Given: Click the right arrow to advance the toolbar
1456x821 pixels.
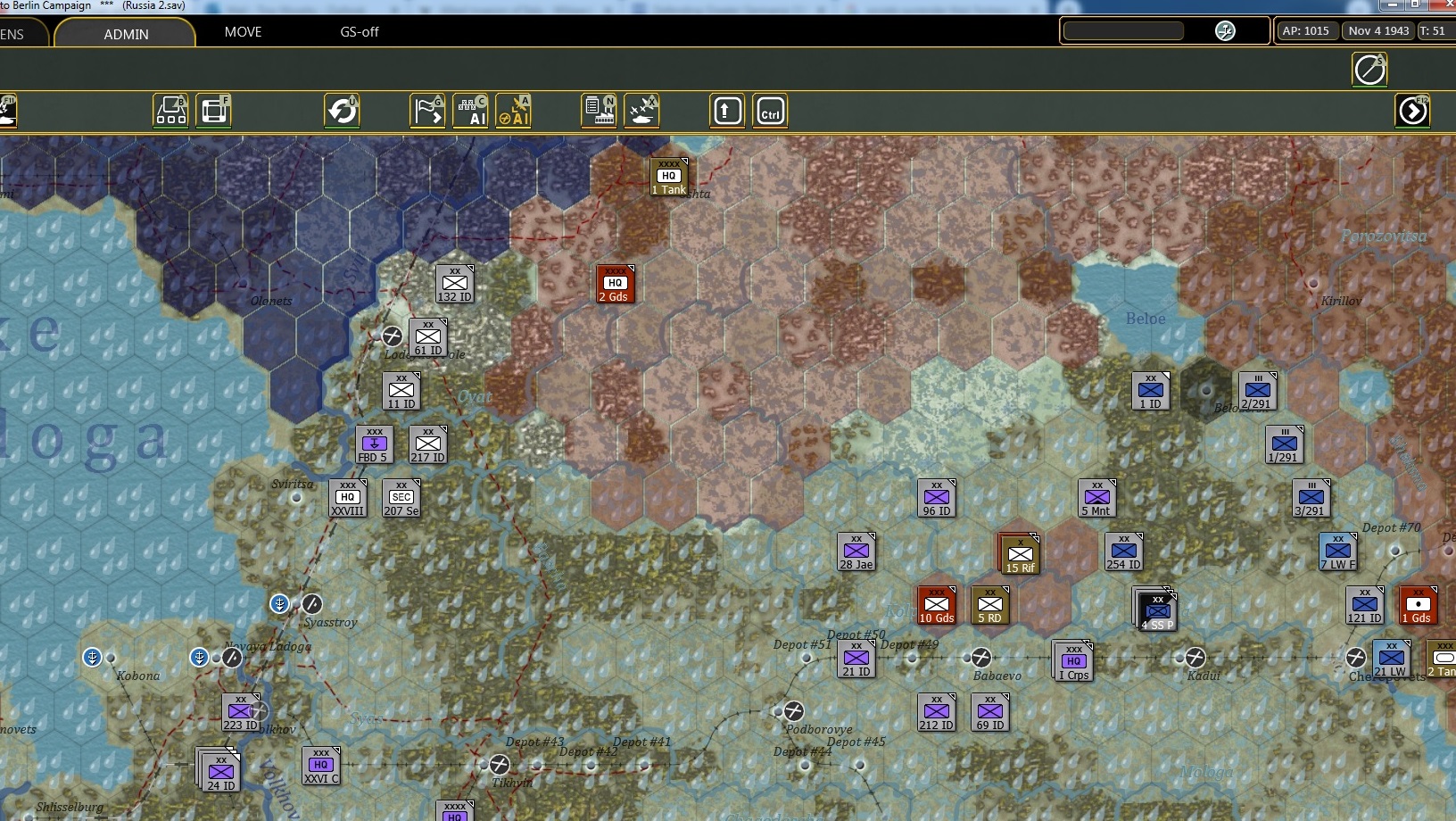Looking at the screenshot, I should tap(1413, 111).
